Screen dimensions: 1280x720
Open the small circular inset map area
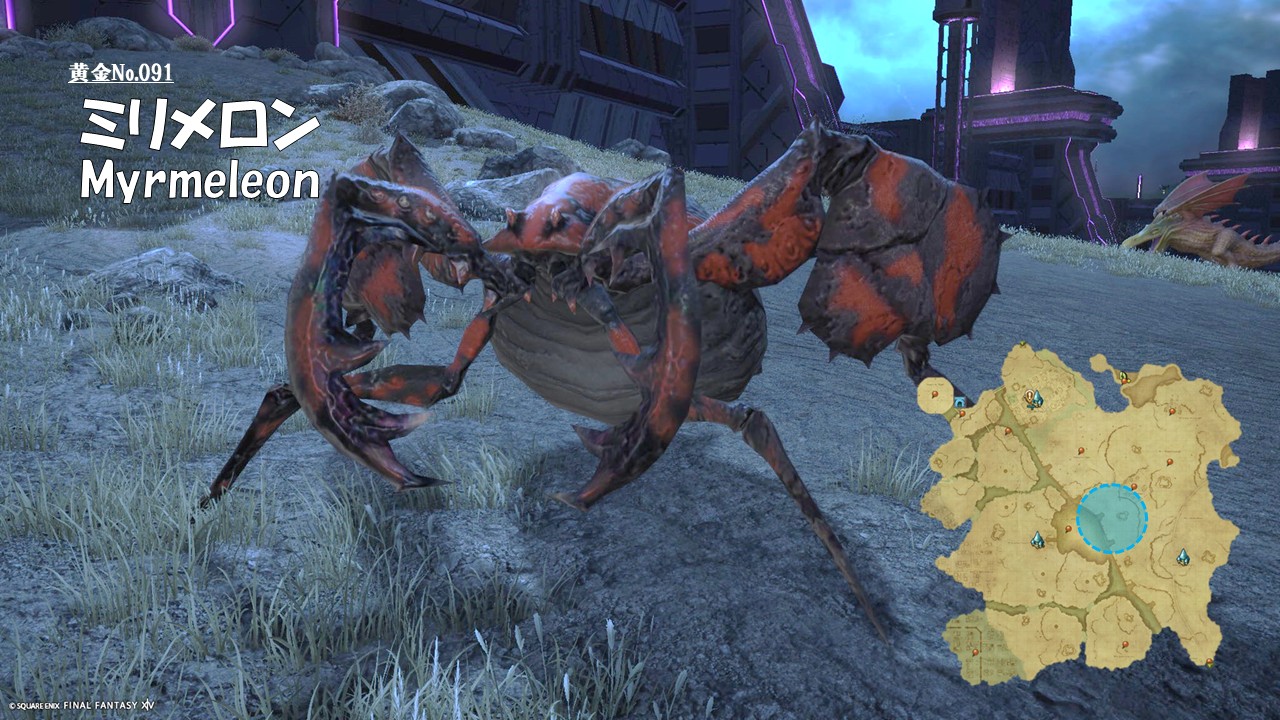click(935, 395)
